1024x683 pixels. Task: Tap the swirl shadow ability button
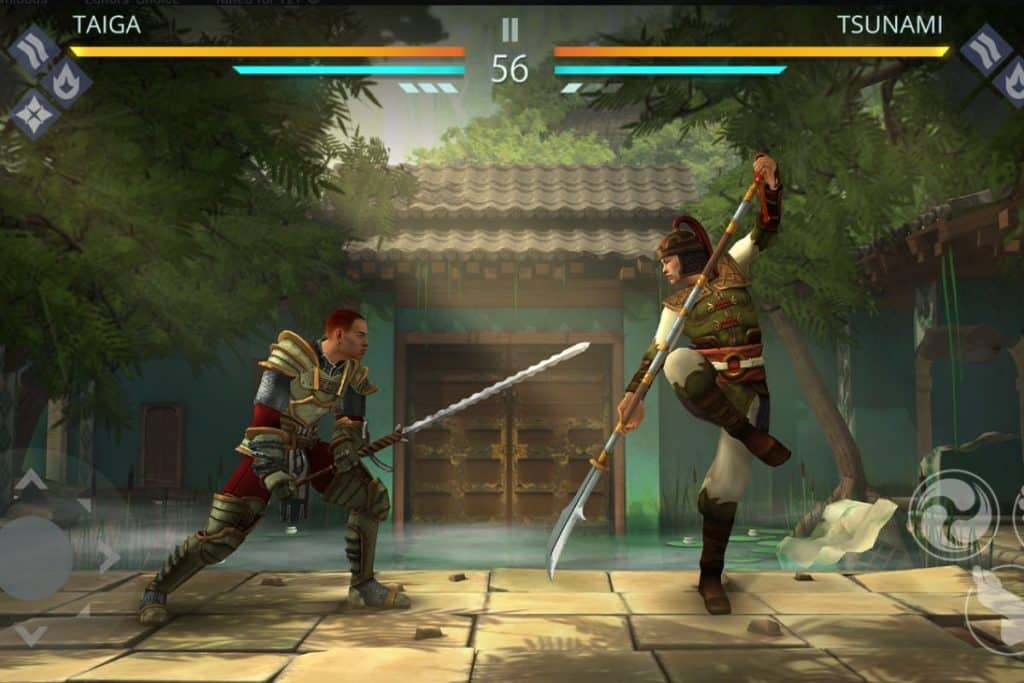click(x=952, y=514)
